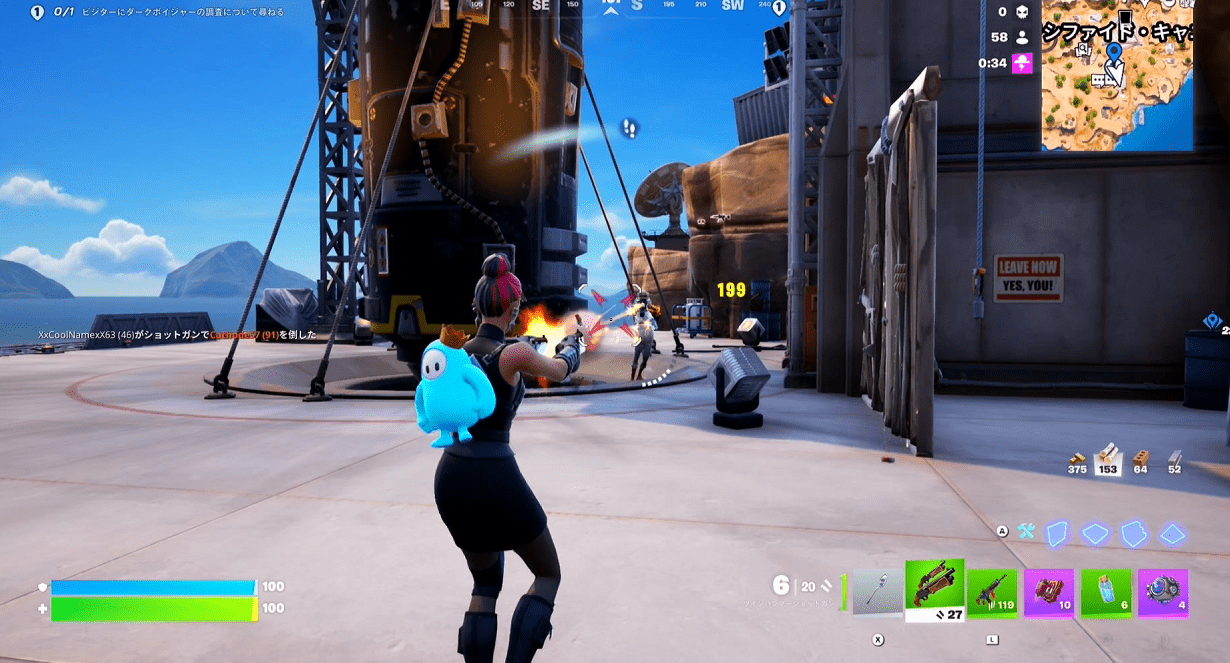Viewport: 1230px width, 663px height.
Task: Select the red item stack of 10
Action: coord(1049,593)
